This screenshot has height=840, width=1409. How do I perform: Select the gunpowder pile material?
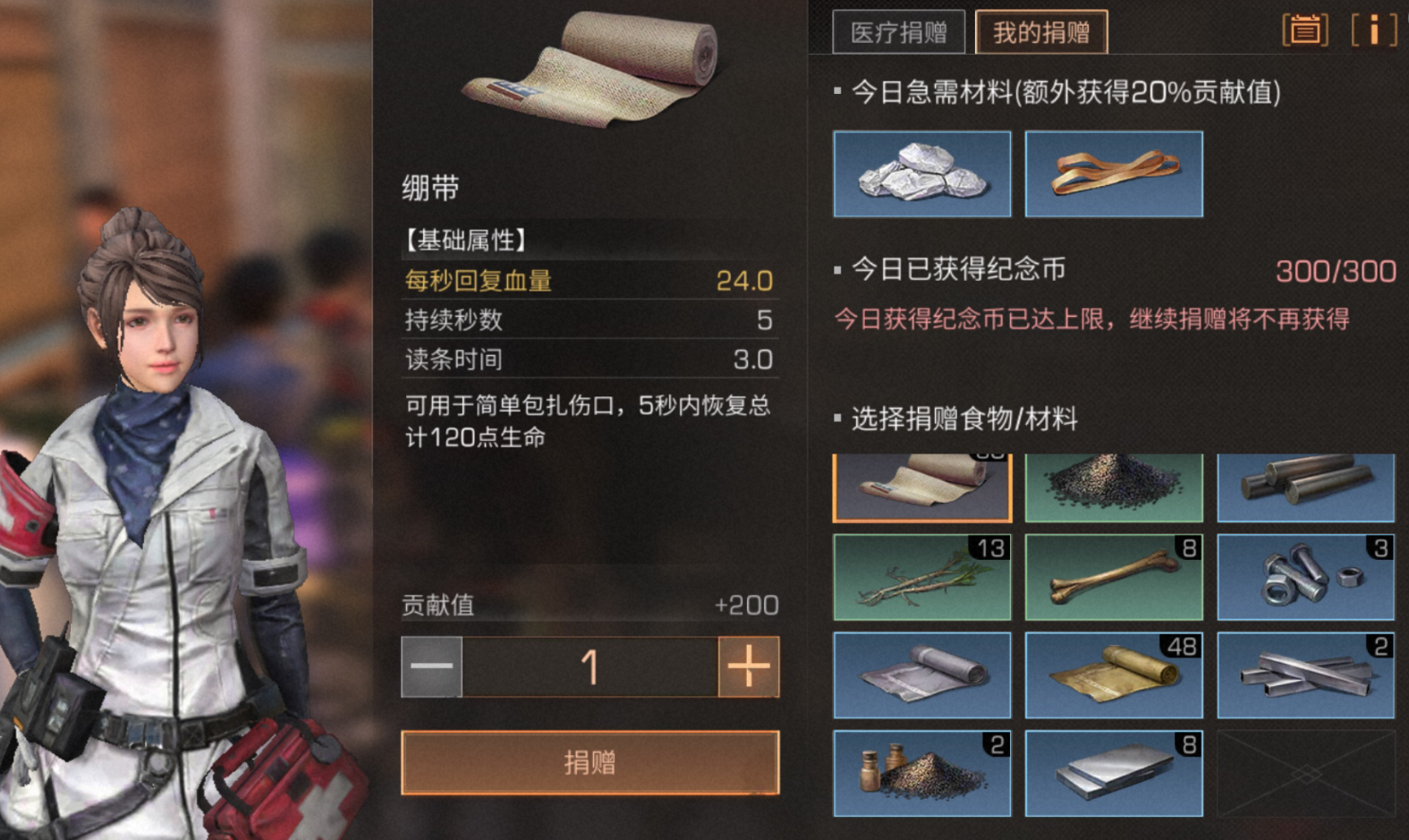pyautogui.click(x=1113, y=488)
